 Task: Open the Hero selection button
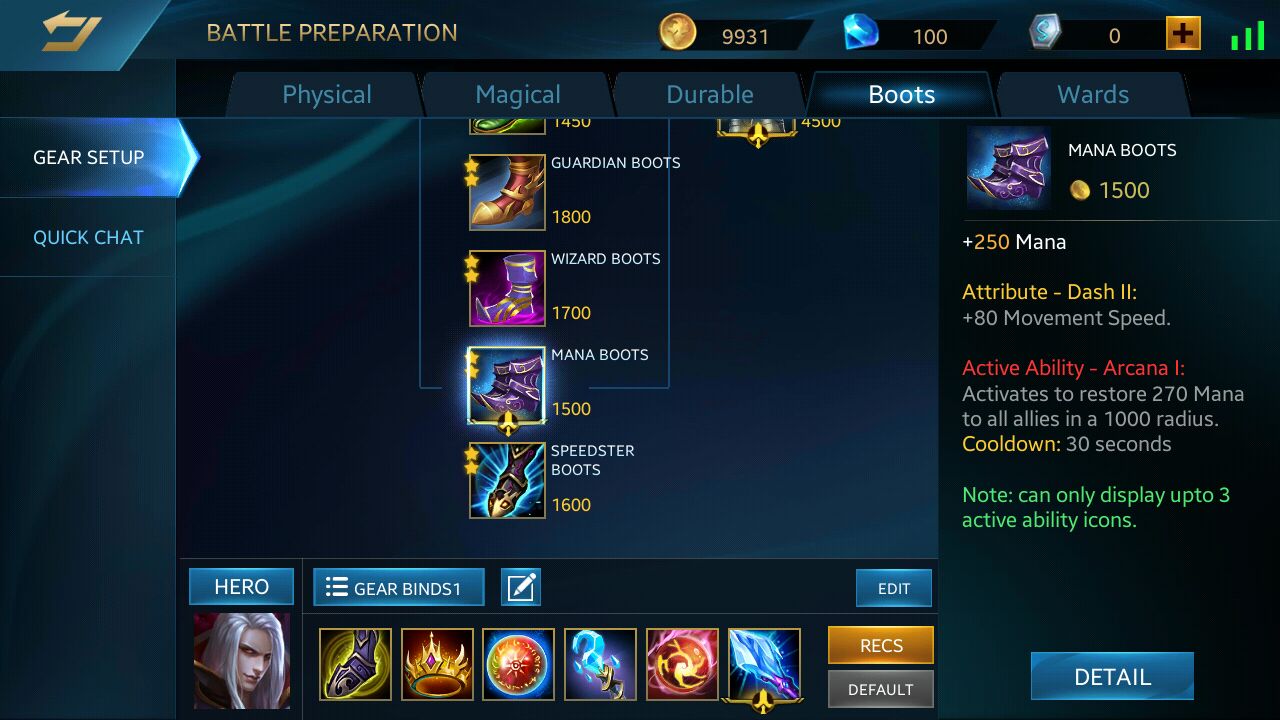(x=241, y=587)
